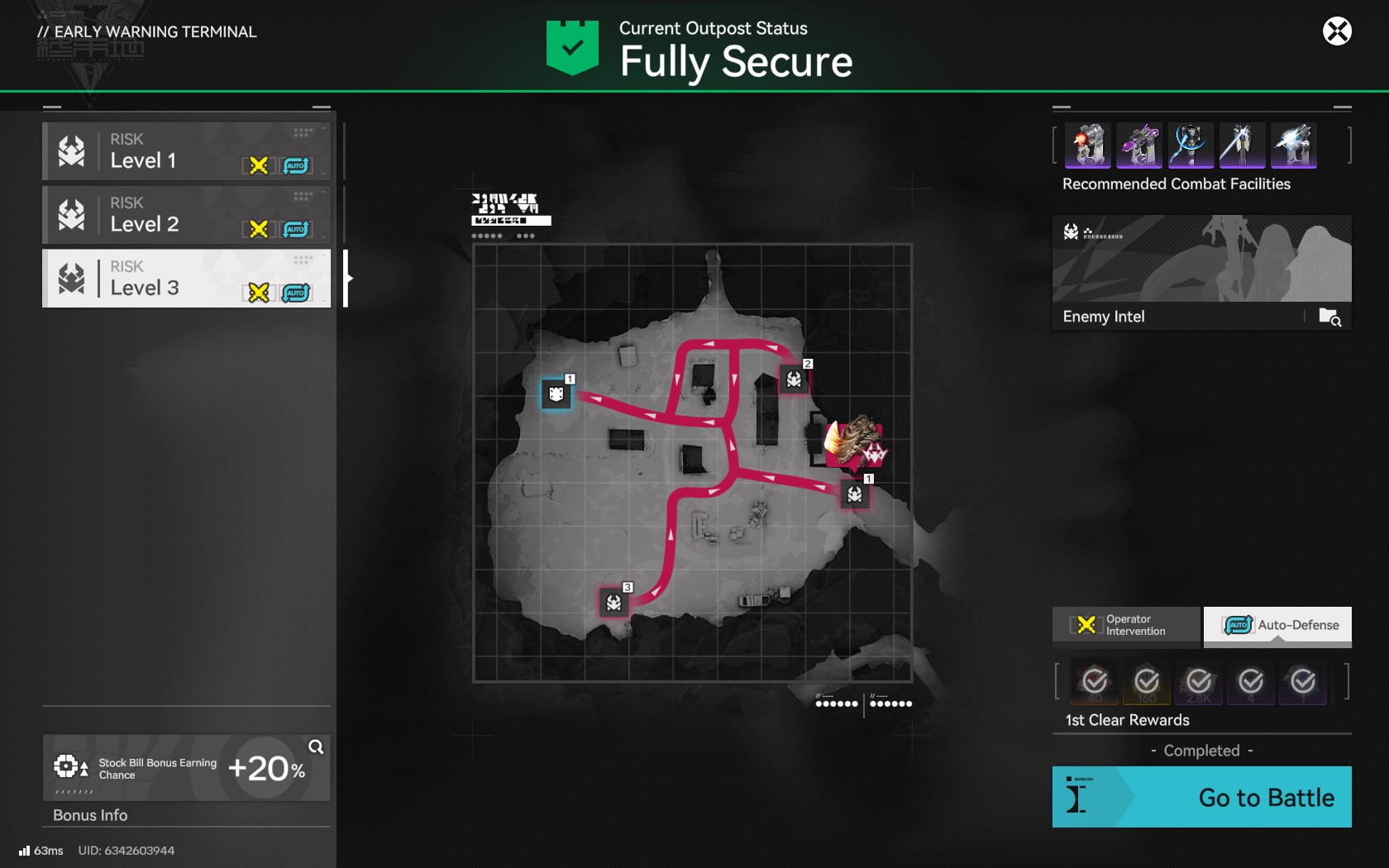
Task: Select Risk Level 1
Action: (x=186, y=152)
